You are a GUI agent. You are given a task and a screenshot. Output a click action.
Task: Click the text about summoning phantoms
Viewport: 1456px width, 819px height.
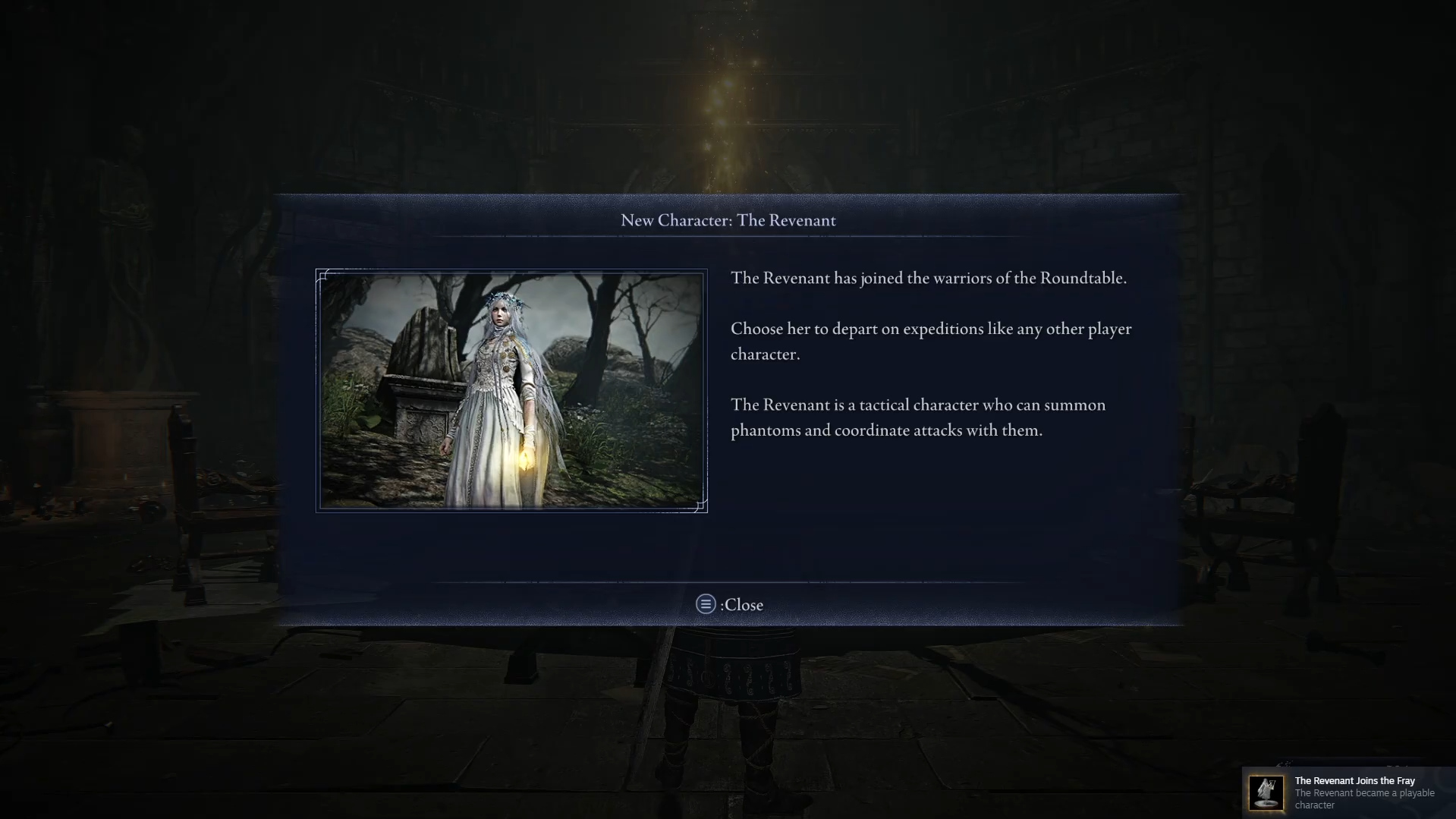917,417
